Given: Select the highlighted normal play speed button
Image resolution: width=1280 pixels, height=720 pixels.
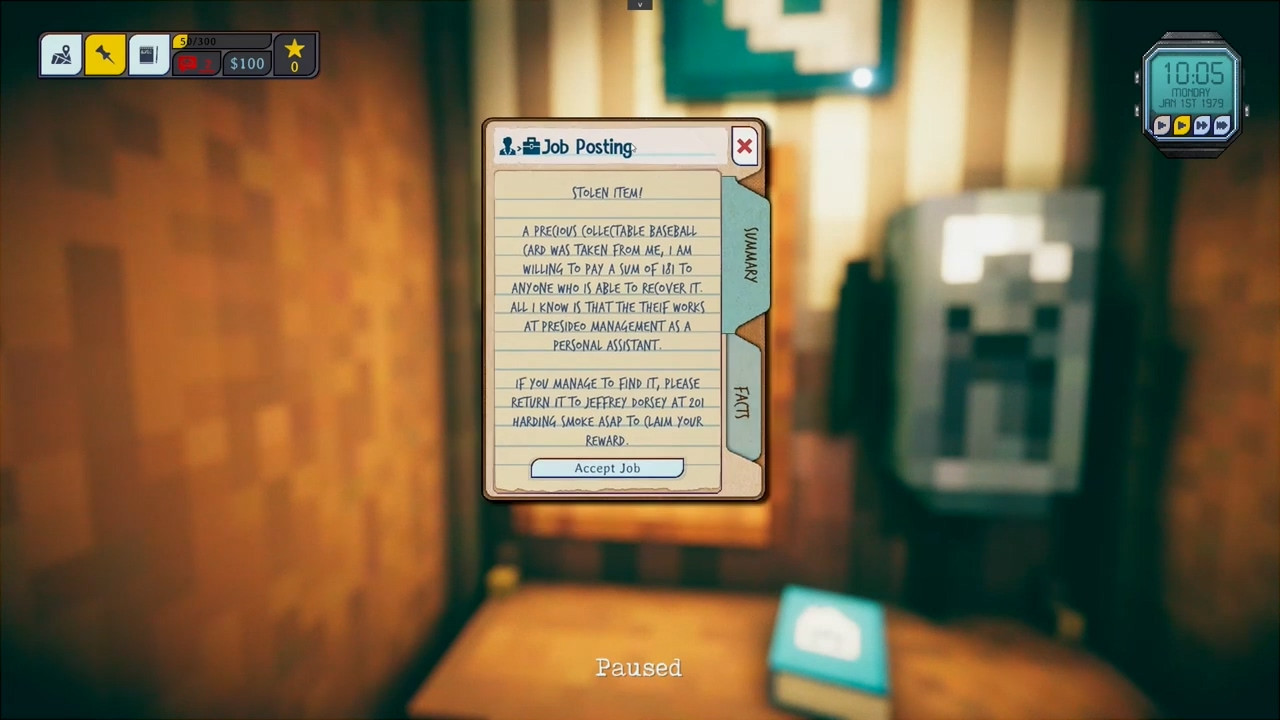Looking at the screenshot, I should coord(1182,125).
